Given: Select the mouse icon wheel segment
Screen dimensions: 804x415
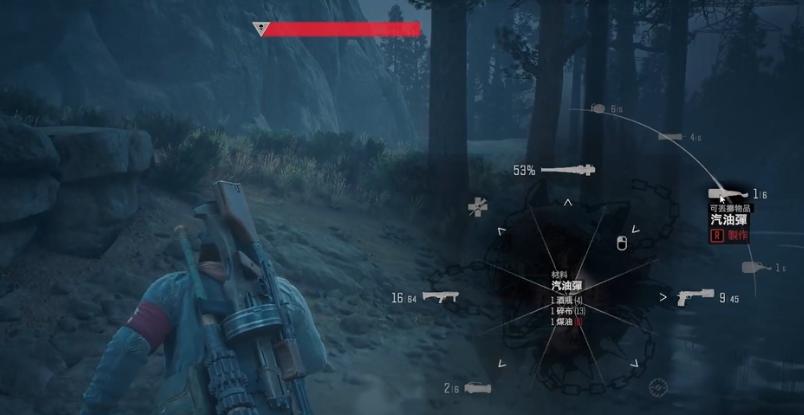Looking at the screenshot, I should [x=621, y=241].
